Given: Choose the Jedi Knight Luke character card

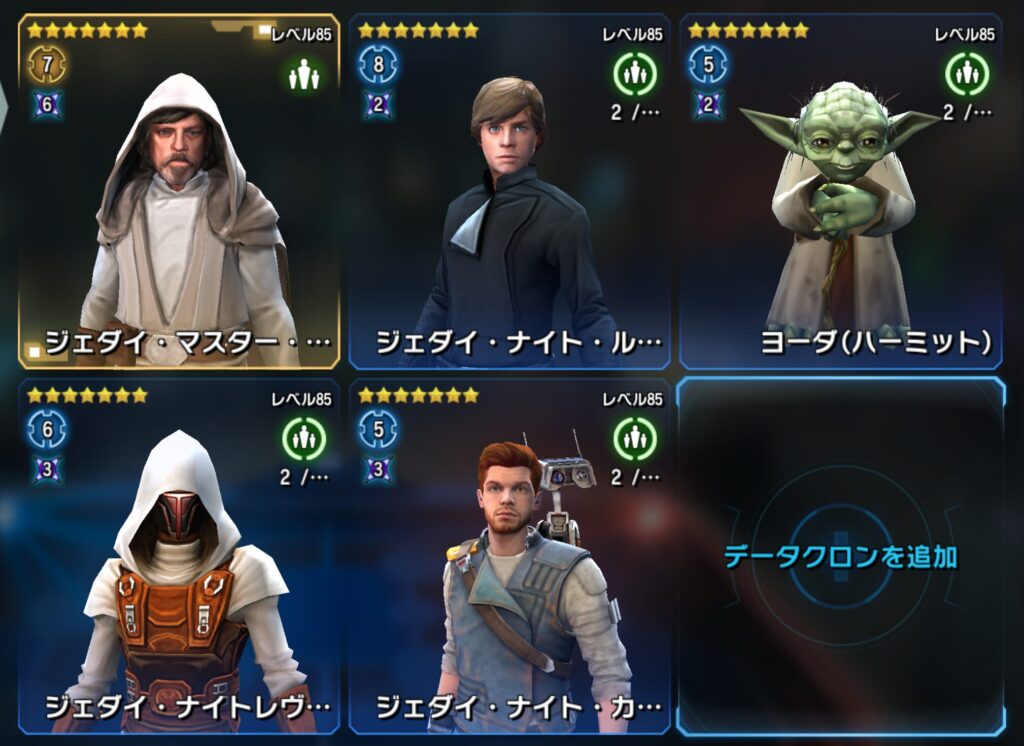Looking at the screenshot, I should [x=509, y=192].
